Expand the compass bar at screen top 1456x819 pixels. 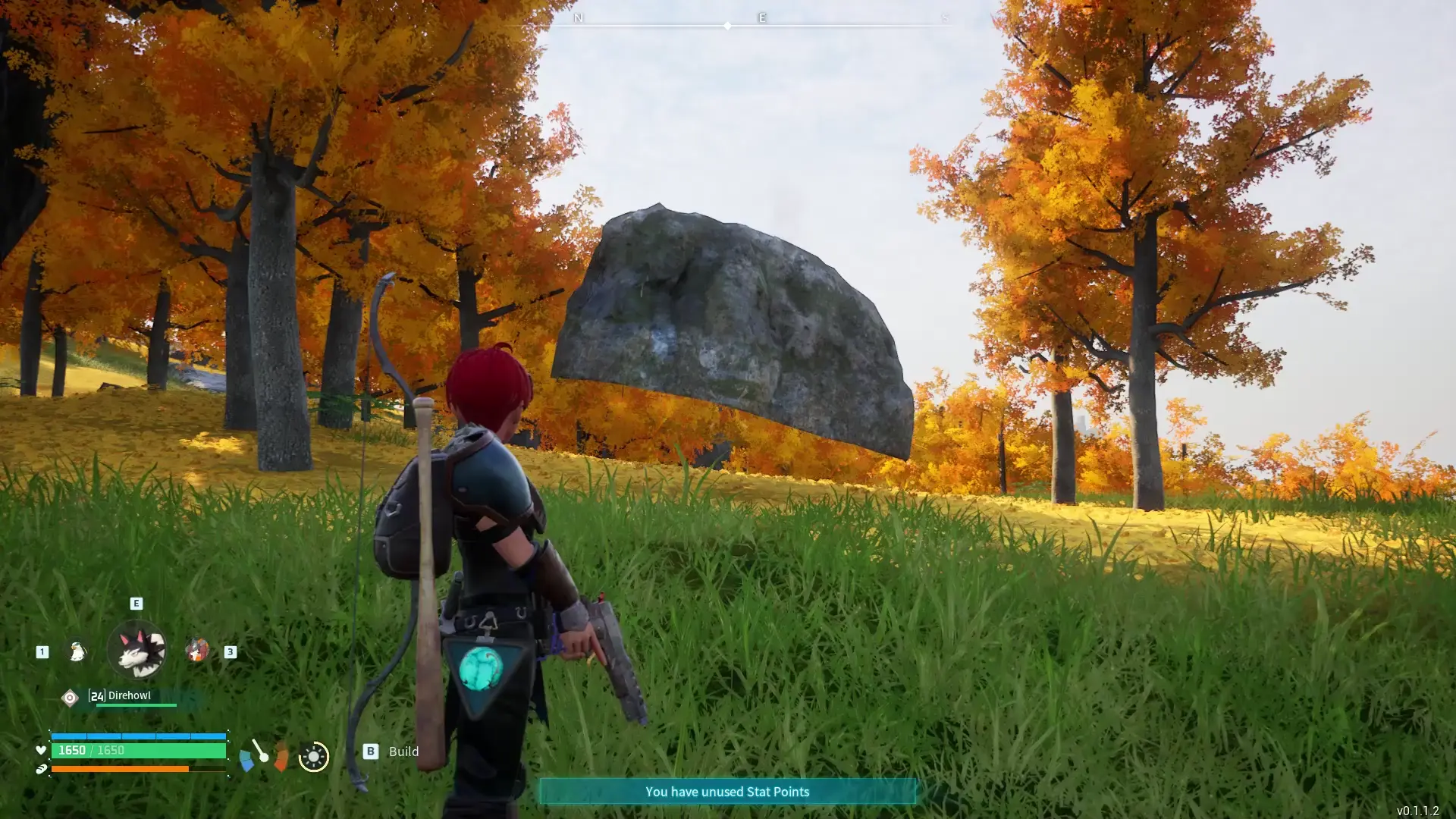click(727, 24)
